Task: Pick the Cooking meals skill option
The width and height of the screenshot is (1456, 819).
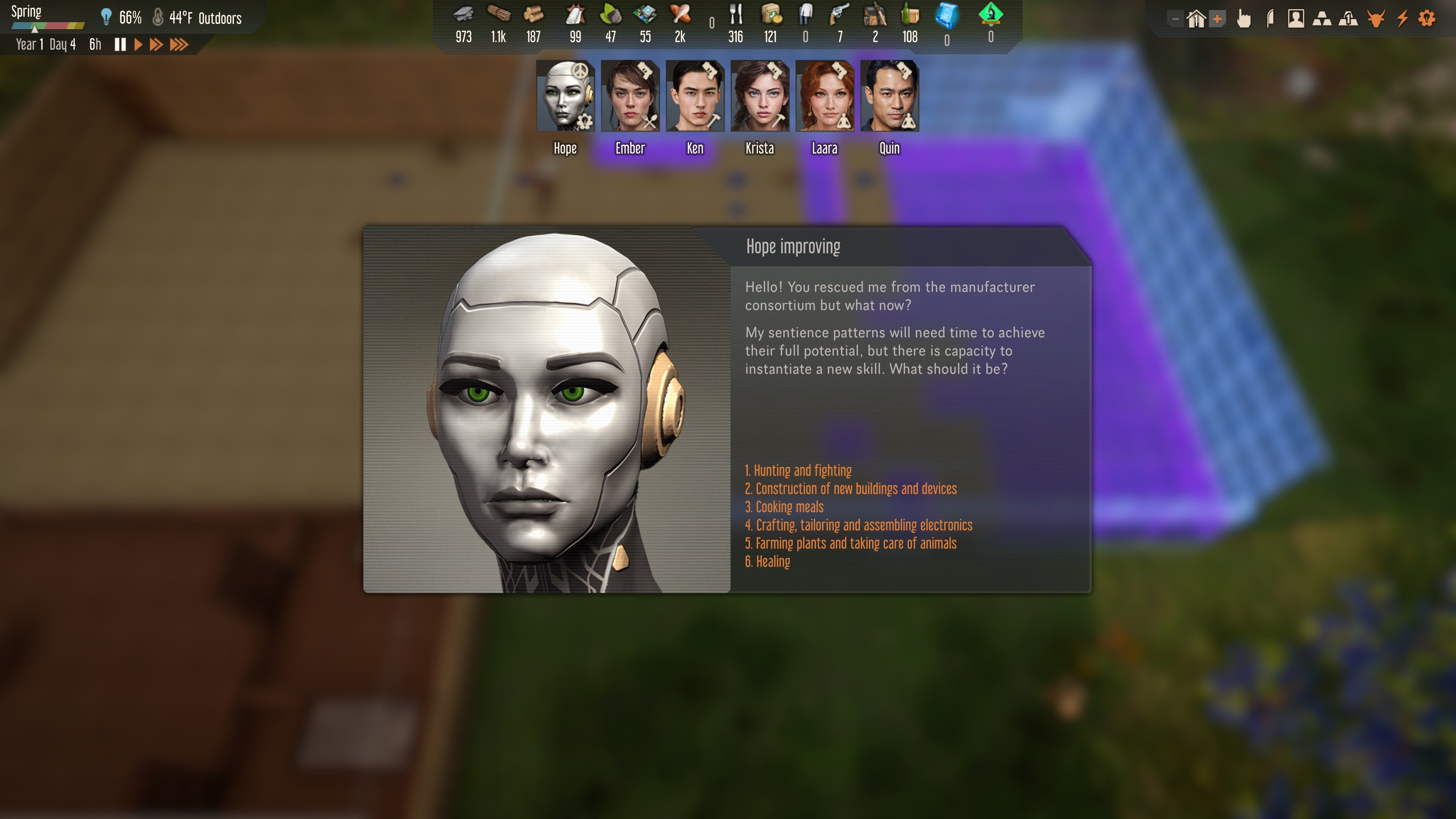Action: point(784,507)
